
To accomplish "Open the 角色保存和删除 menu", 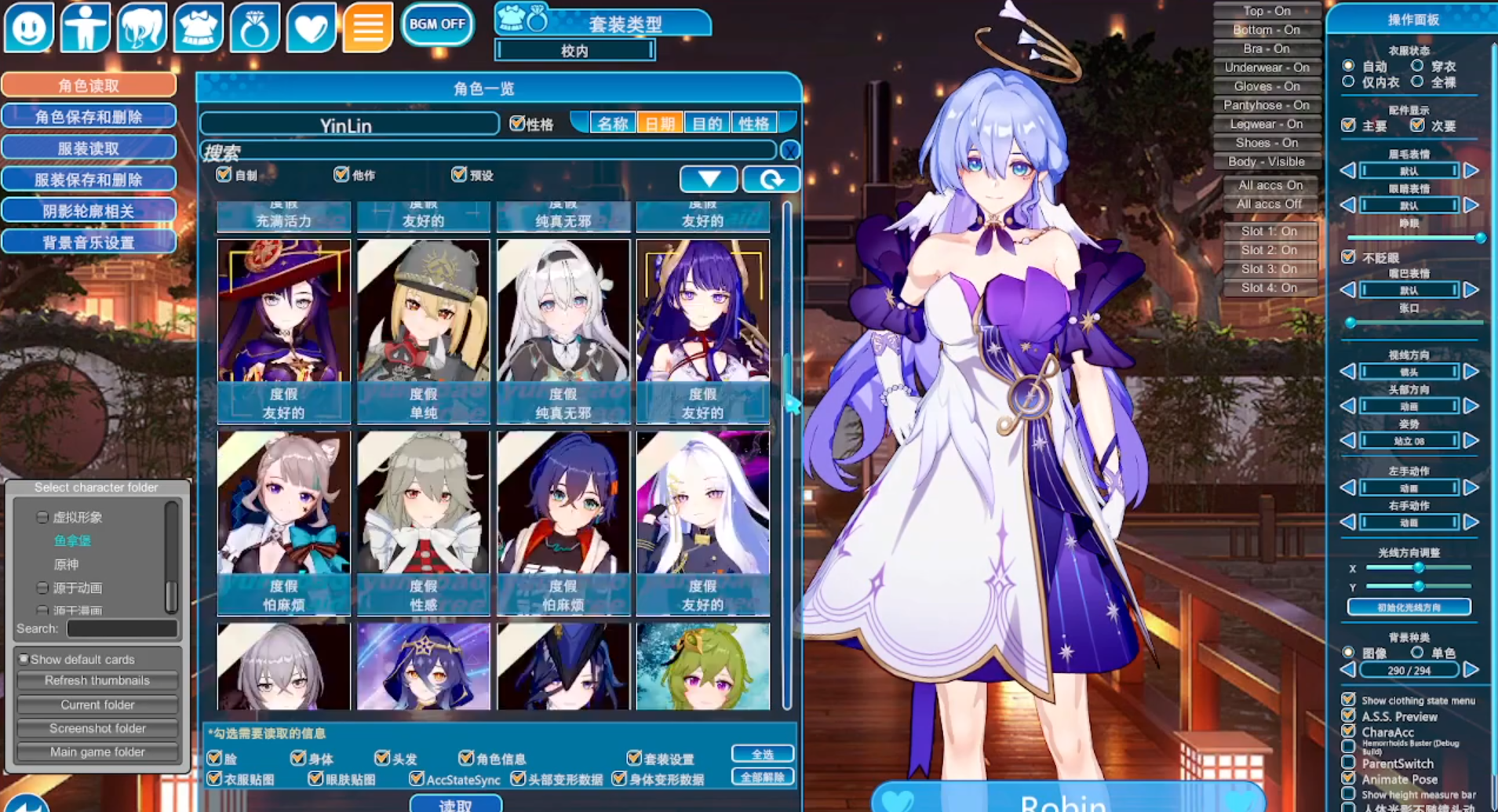I will click(x=89, y=117).
